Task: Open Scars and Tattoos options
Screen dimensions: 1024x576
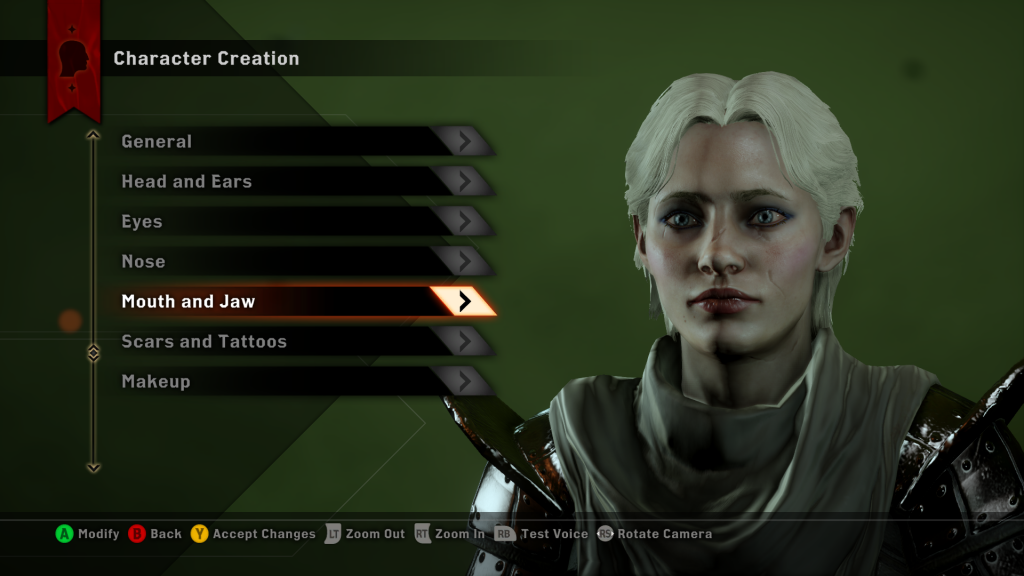Action: coord(300,341)
